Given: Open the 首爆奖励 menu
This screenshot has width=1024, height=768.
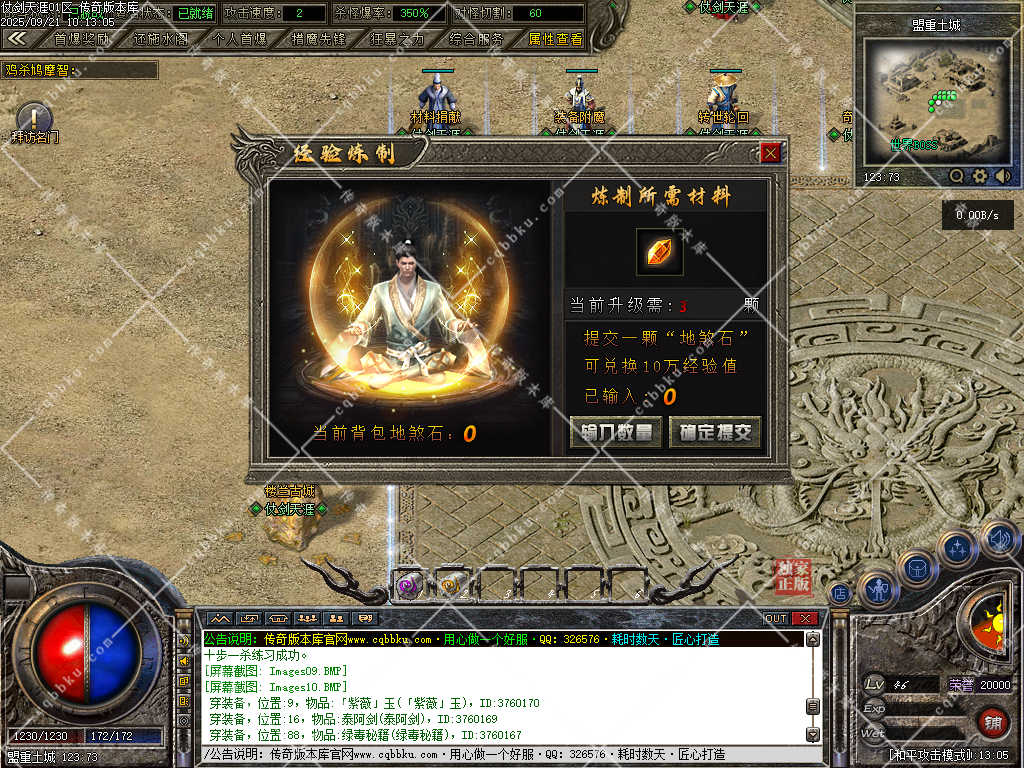Looking at the screenshot, I should coord(82,39).
